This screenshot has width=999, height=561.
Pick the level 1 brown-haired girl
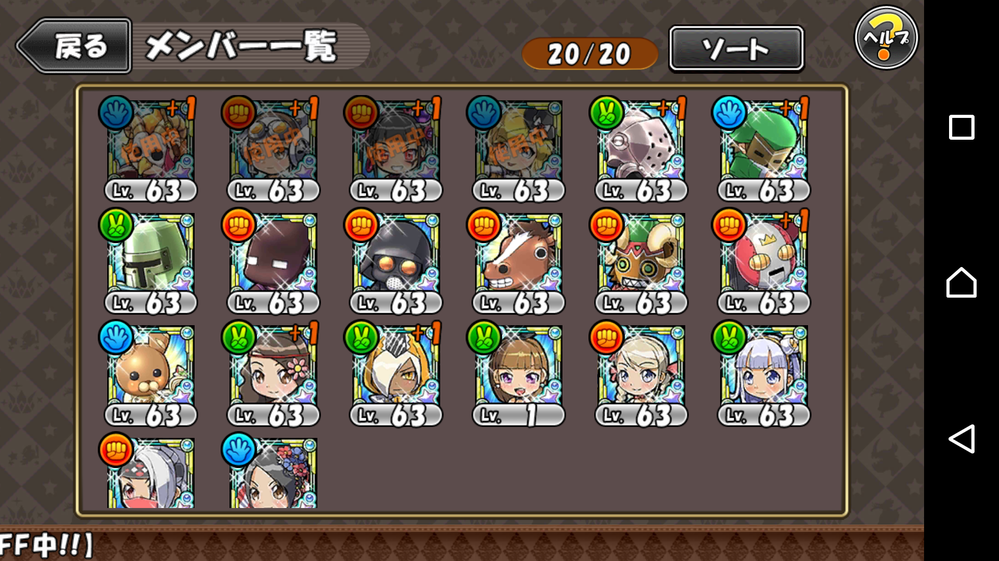517,371
